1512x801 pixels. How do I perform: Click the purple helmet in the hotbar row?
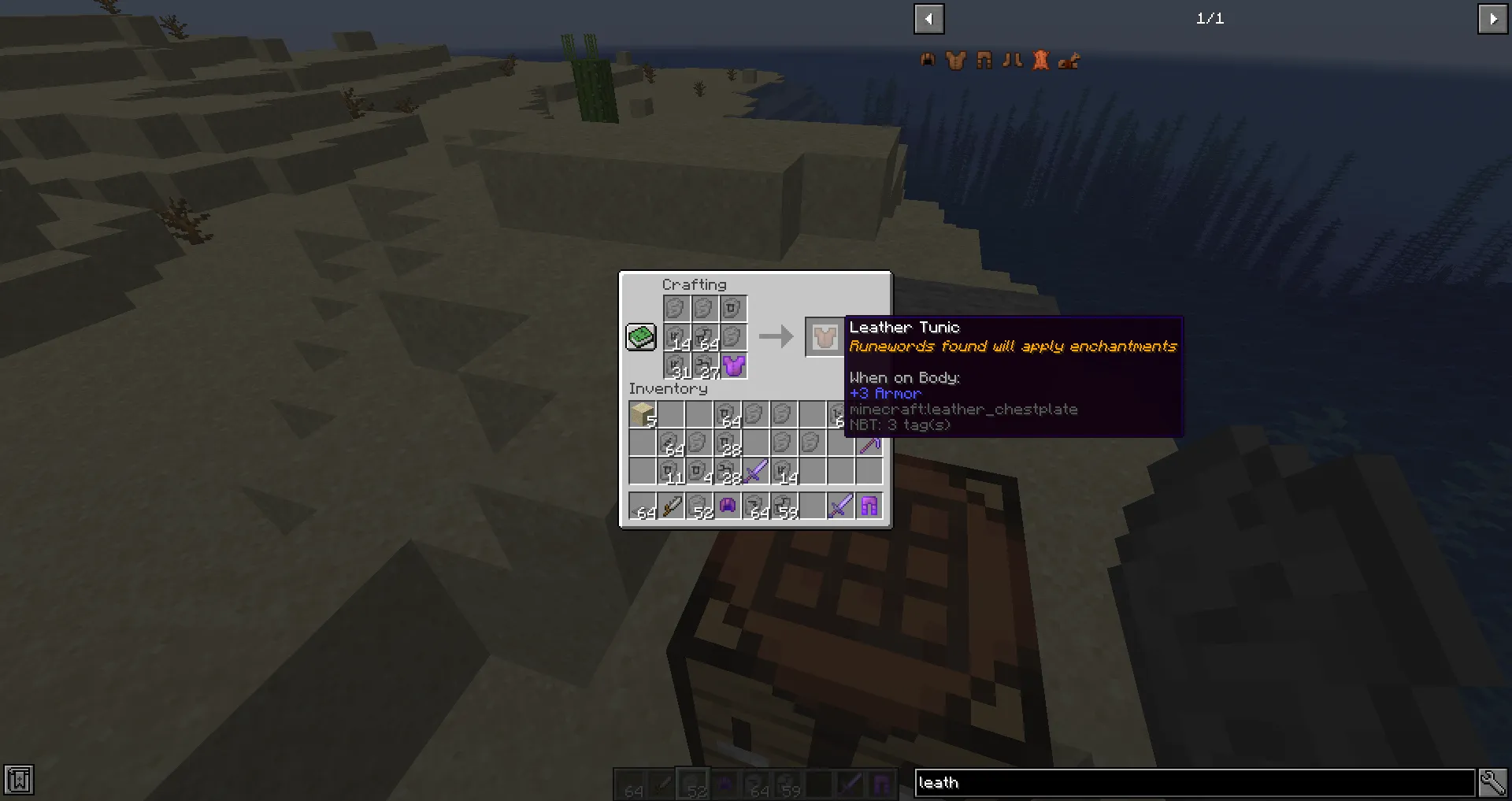[728, 506]
